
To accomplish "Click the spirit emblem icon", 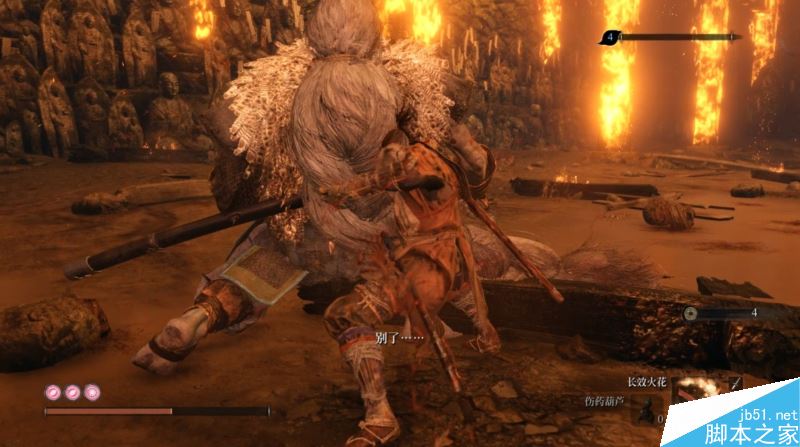I will tap(690, 313).
